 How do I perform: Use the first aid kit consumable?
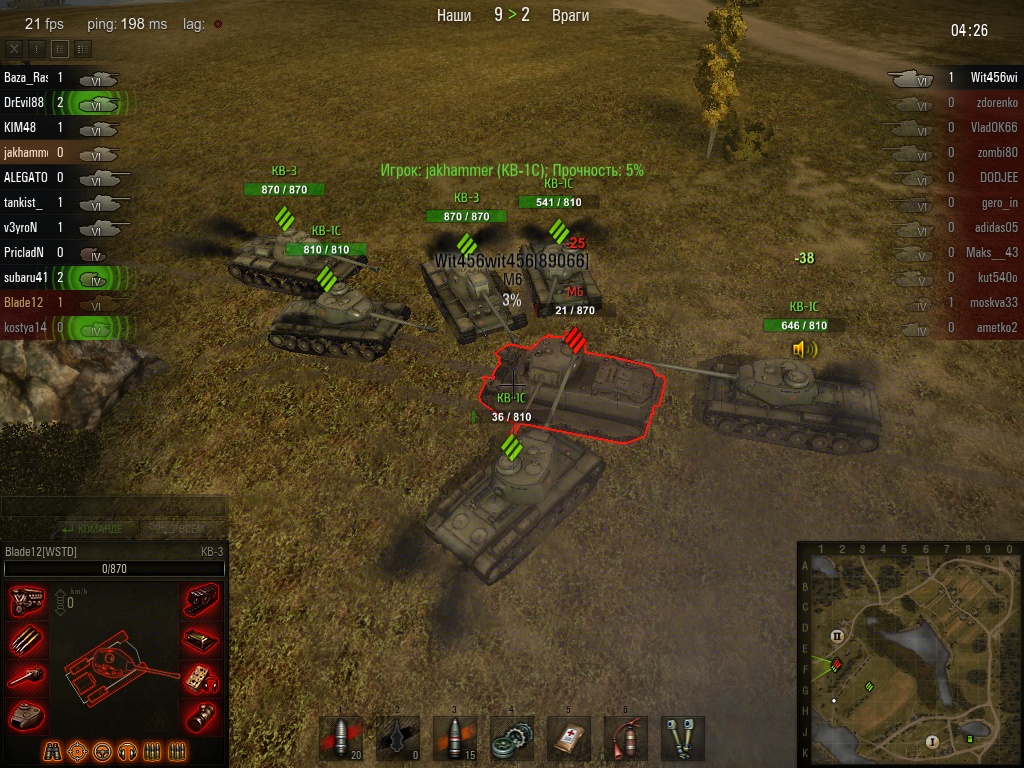point(568,739)
